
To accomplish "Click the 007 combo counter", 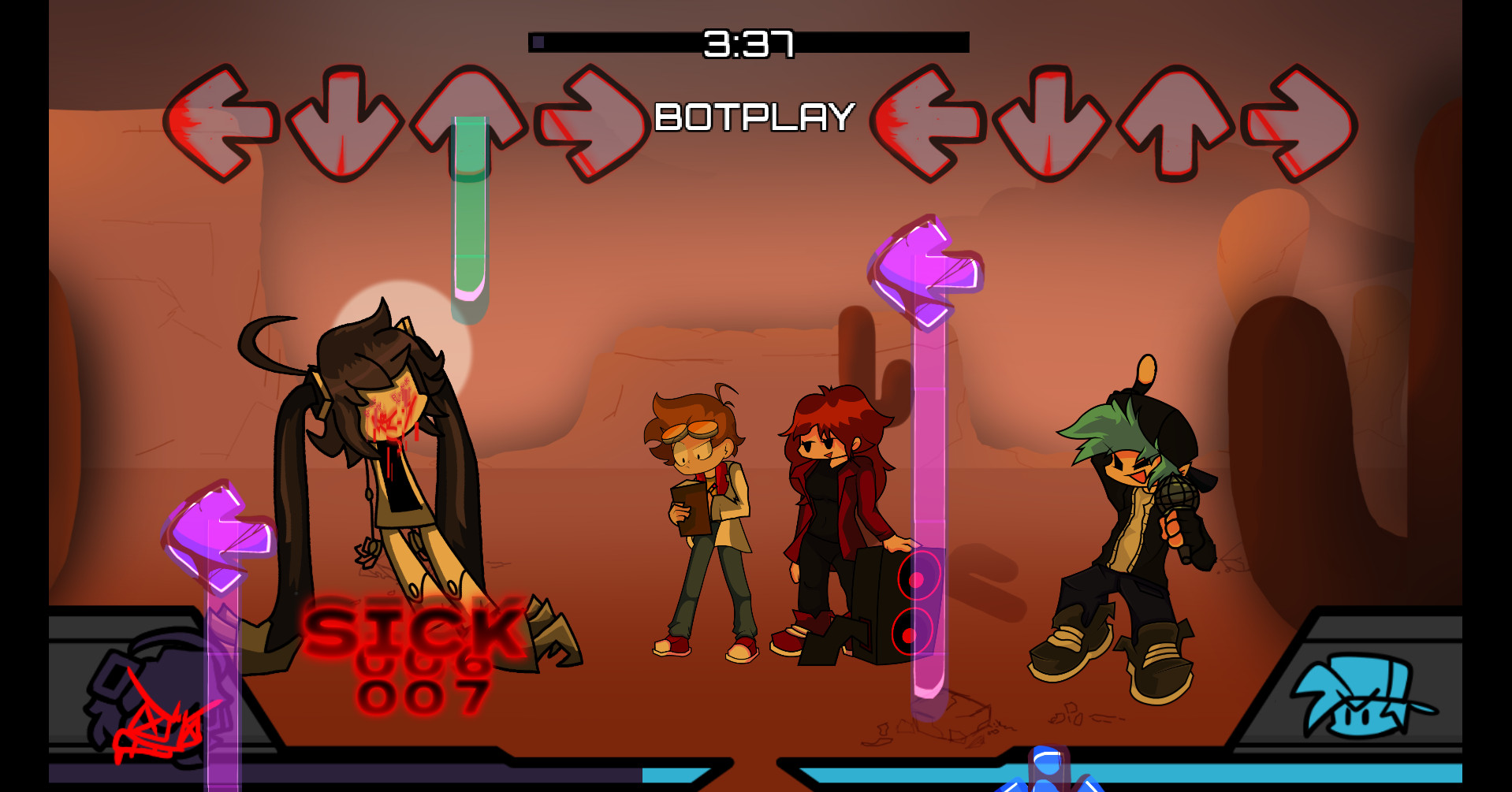I will coord(422,697).
